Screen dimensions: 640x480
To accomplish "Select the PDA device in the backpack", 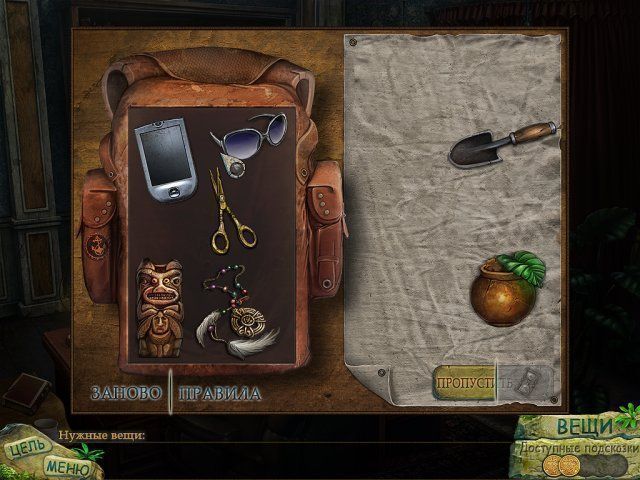I will [x=163, y=157].
